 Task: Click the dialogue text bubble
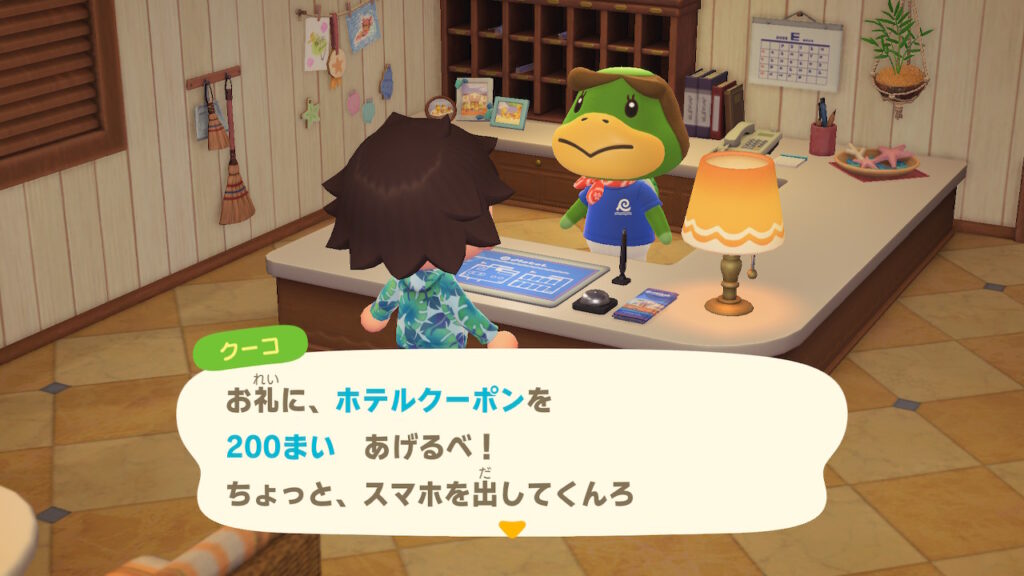[x=510, y=443]
